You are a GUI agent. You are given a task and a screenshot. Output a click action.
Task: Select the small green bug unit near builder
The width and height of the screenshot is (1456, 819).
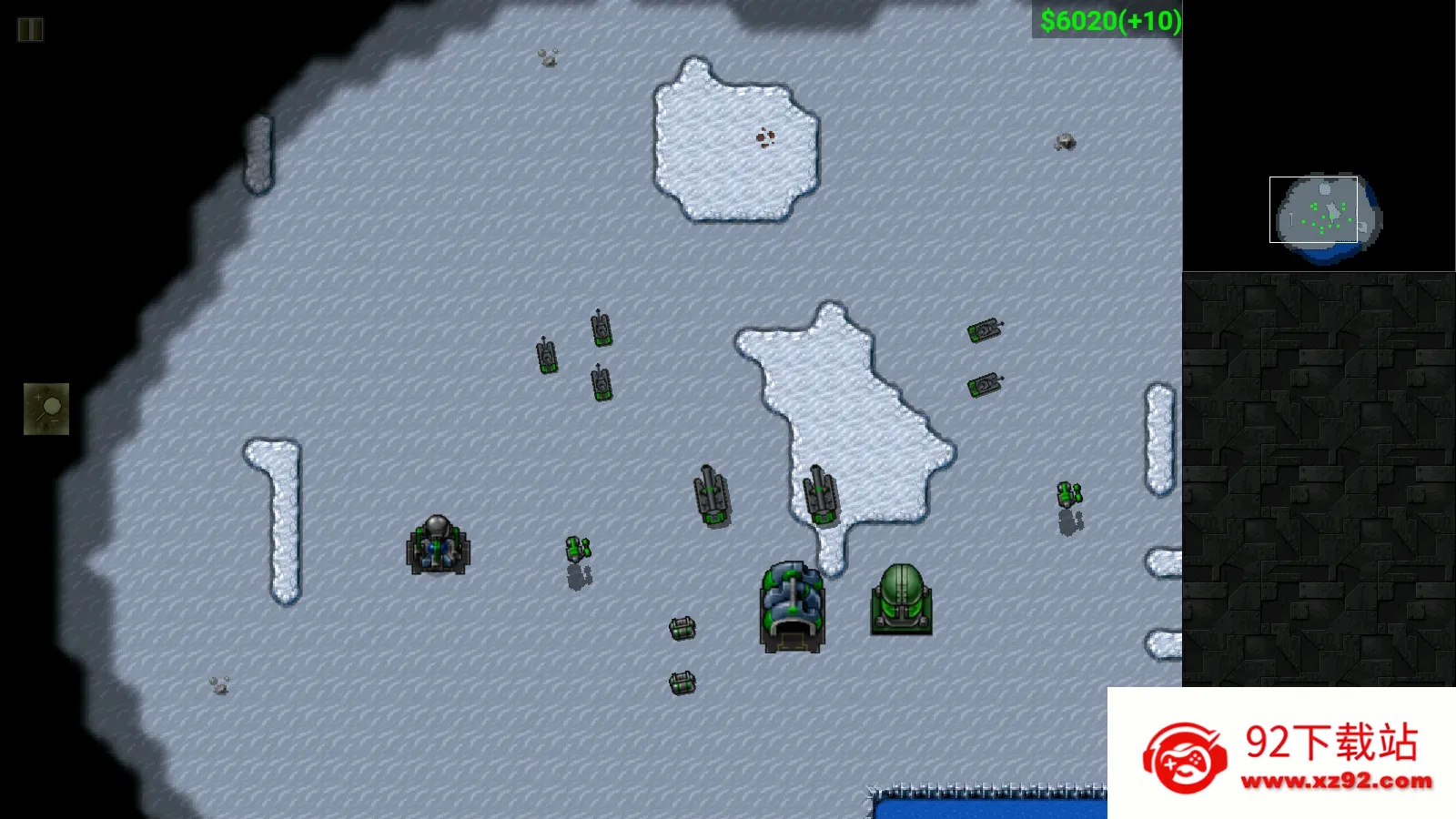click(x=576, y=549)
